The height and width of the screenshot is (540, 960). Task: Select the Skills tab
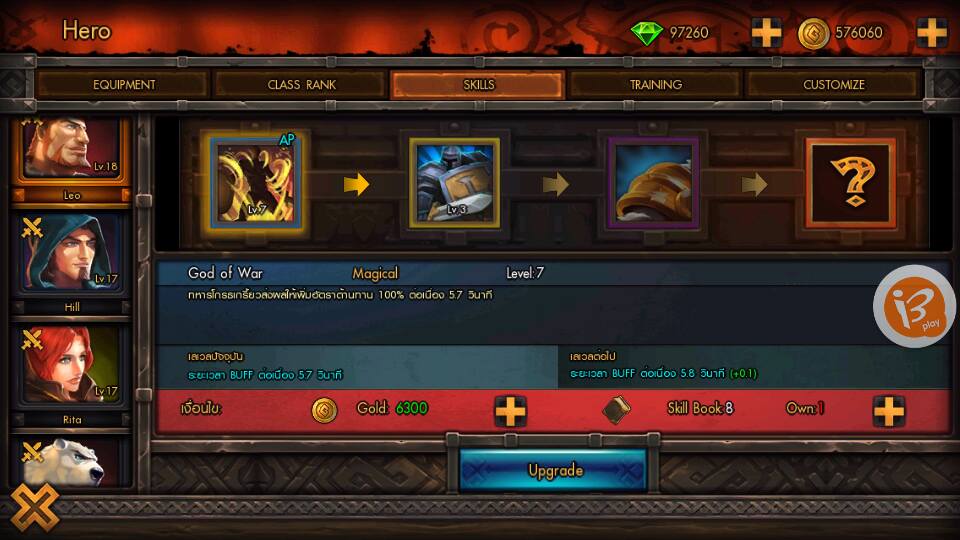coord(479,85)
